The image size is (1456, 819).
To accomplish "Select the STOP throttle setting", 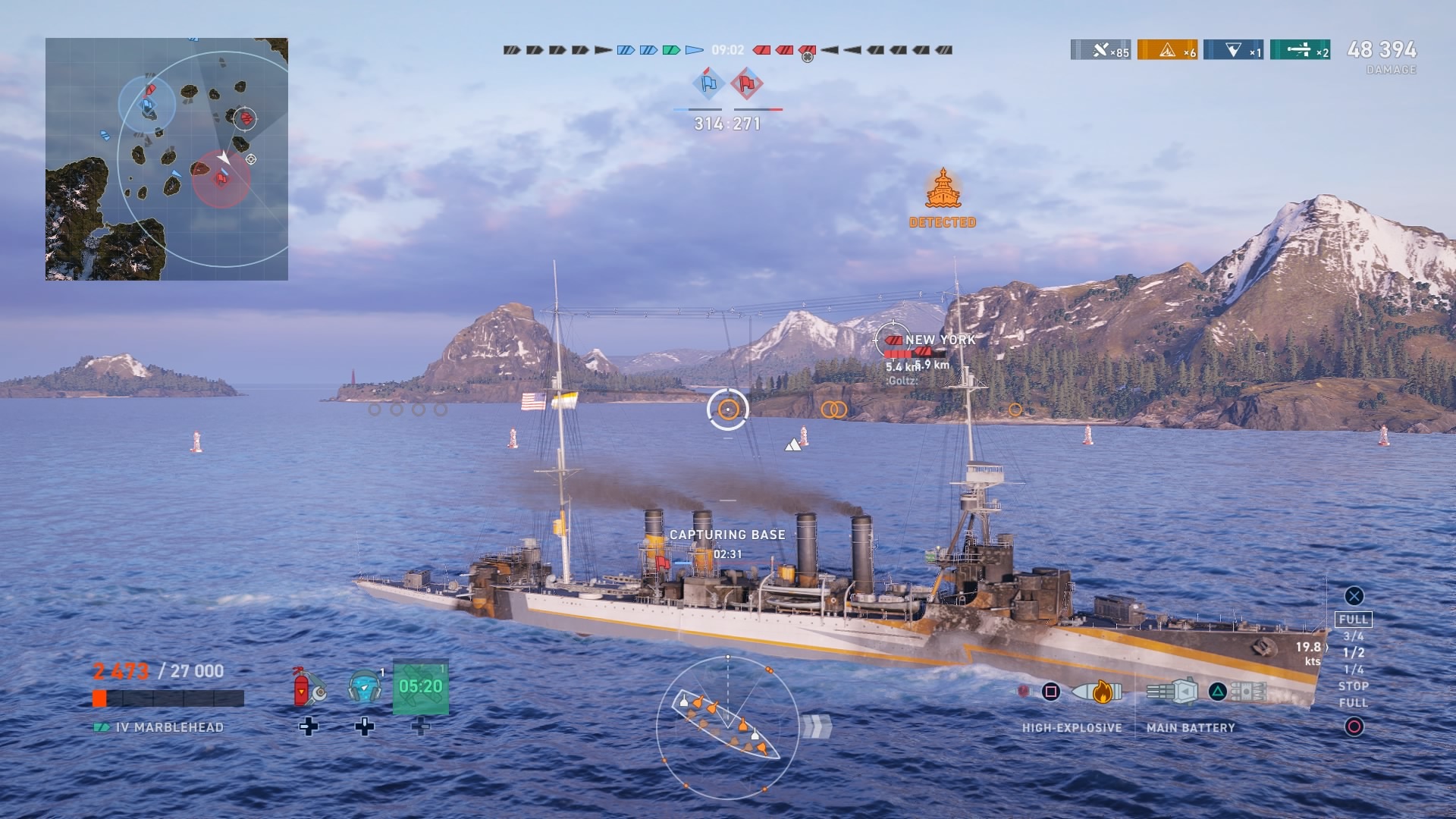I will 1354,686.
